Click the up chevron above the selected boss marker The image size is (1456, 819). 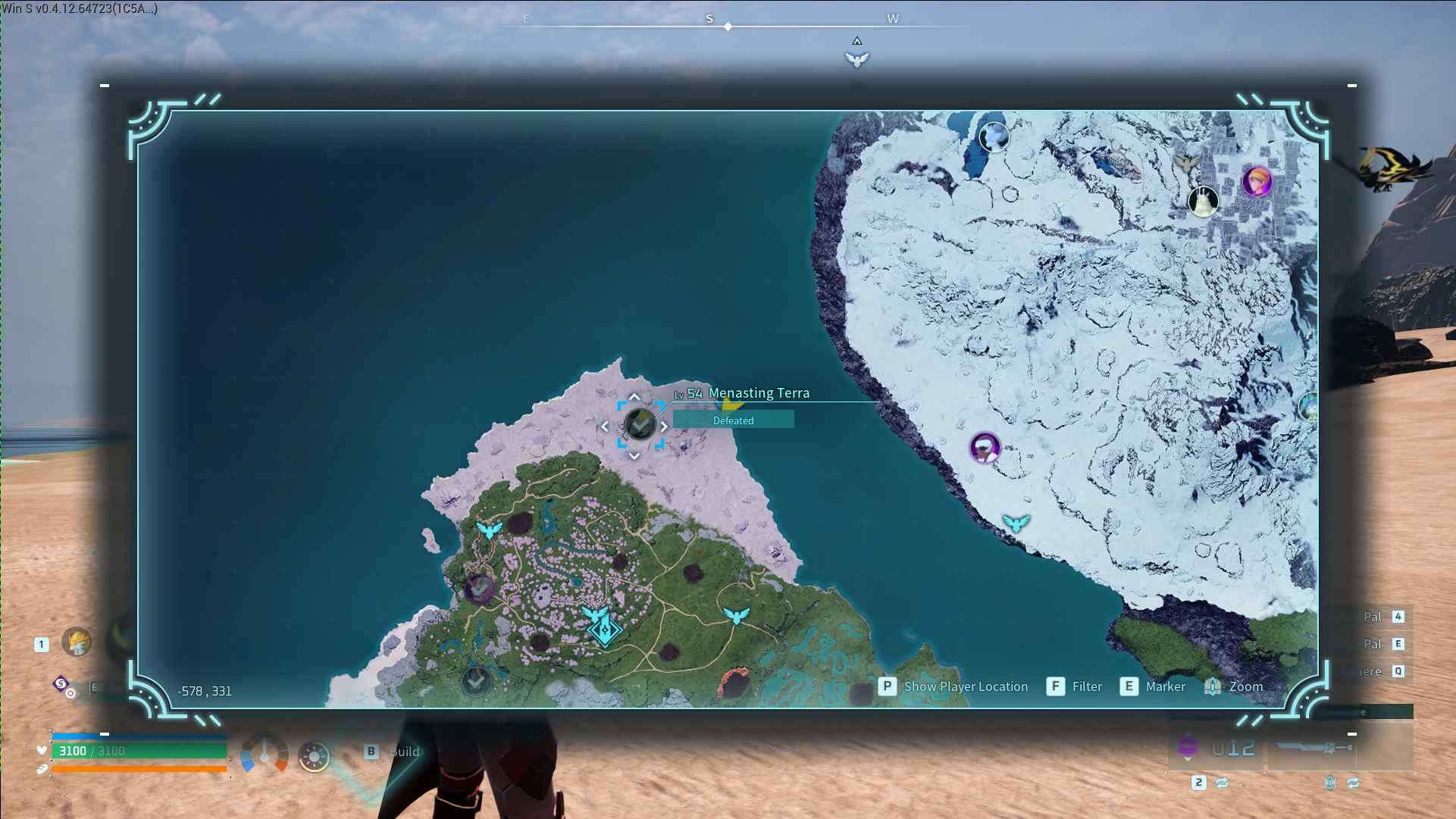tap(634, 395)
